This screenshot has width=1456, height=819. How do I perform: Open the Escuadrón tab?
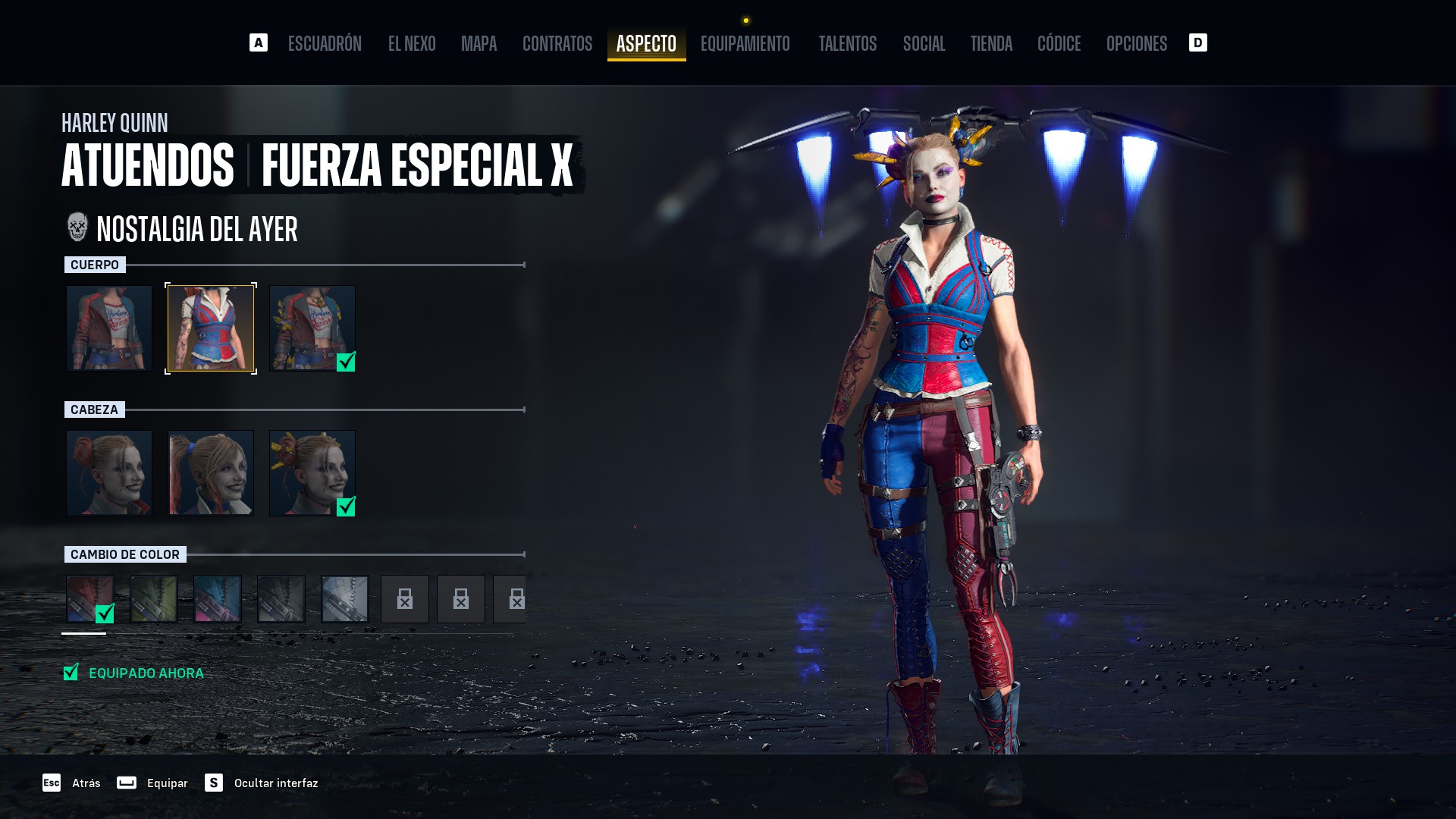325,44
